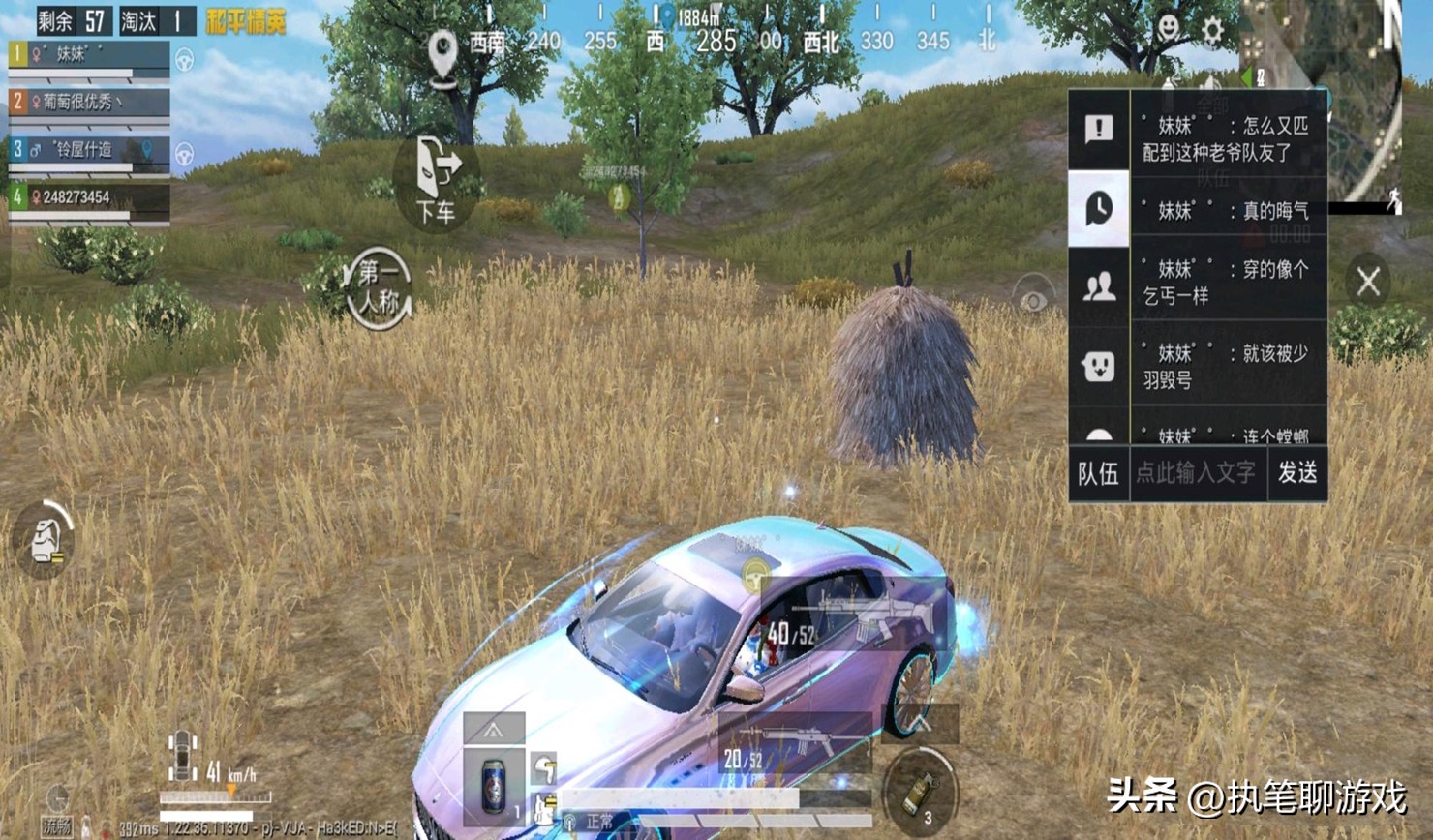The image size is (1433, 840).
Task: Open the face sticker chat tab
Action: pos(1098,366)
